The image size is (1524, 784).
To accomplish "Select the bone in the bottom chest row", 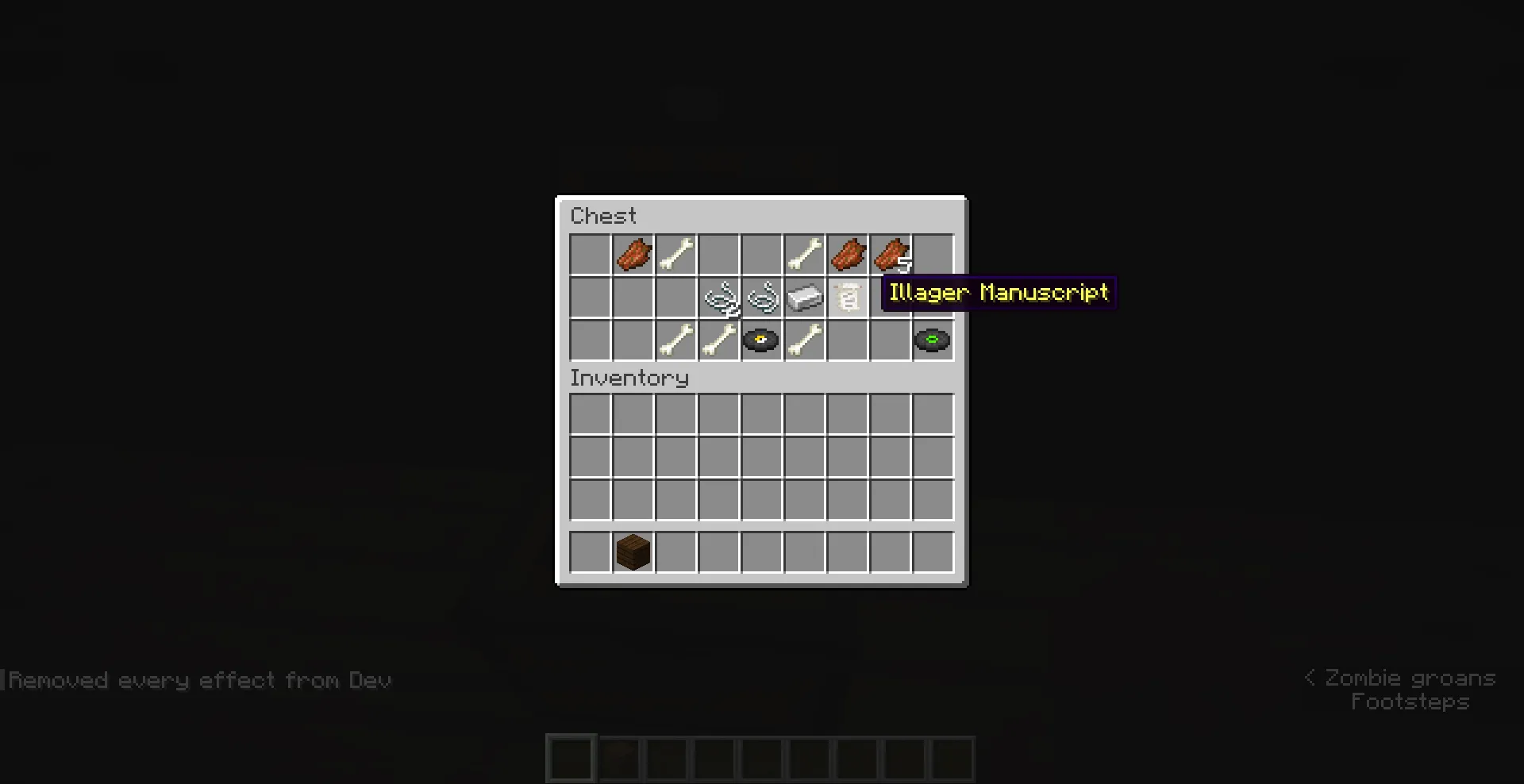I will pyautogui.click(x=675, y=340).
